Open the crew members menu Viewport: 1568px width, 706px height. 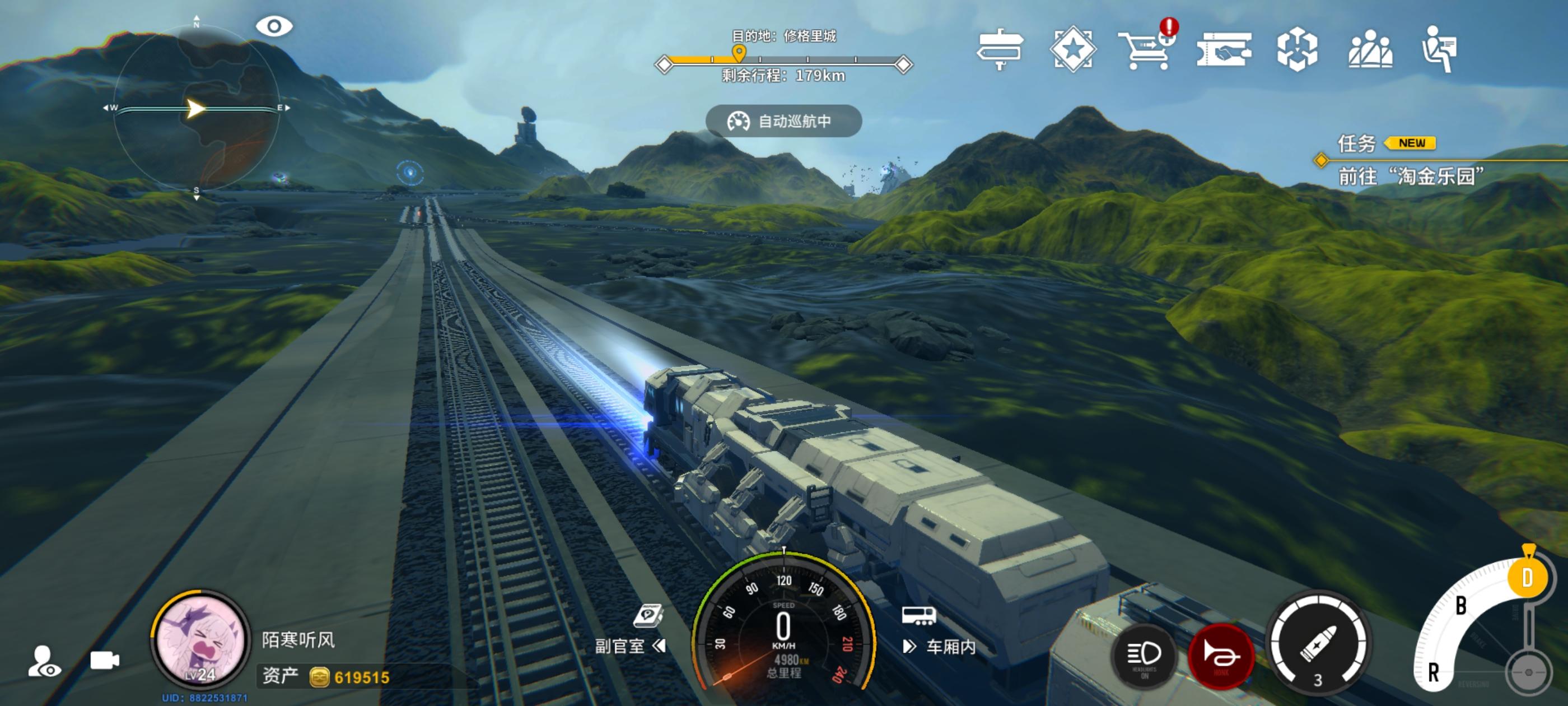(x=1370, y=49)
